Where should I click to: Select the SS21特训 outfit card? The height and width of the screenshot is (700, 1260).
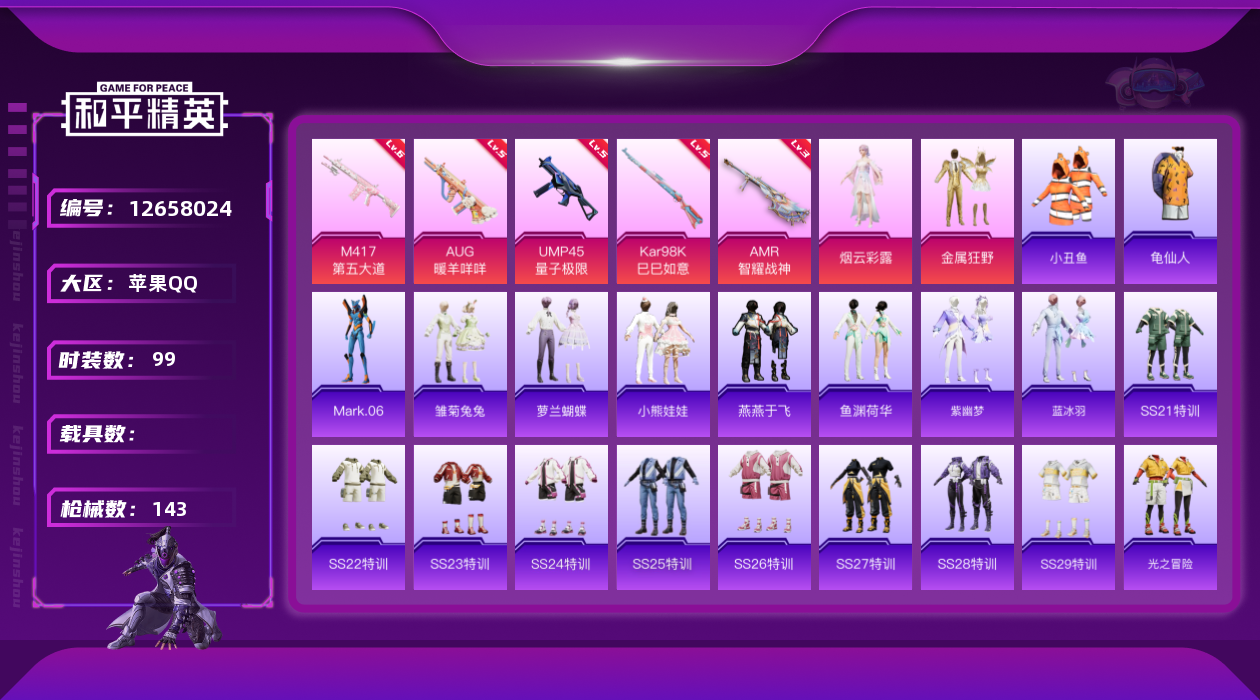[x=1170, y=364]
